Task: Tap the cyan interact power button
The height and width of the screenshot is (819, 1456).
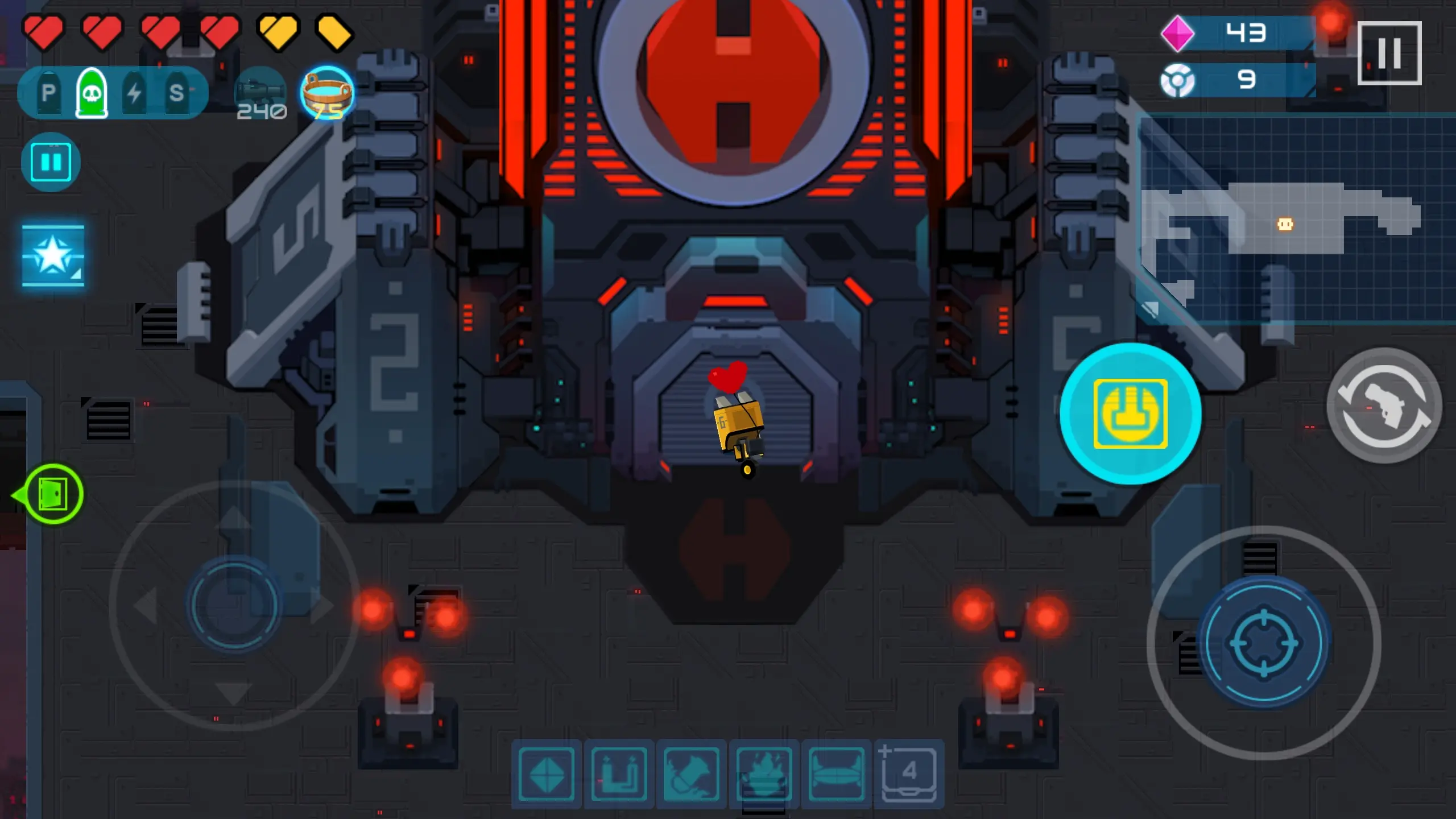Action: [x=1130, y=413]
